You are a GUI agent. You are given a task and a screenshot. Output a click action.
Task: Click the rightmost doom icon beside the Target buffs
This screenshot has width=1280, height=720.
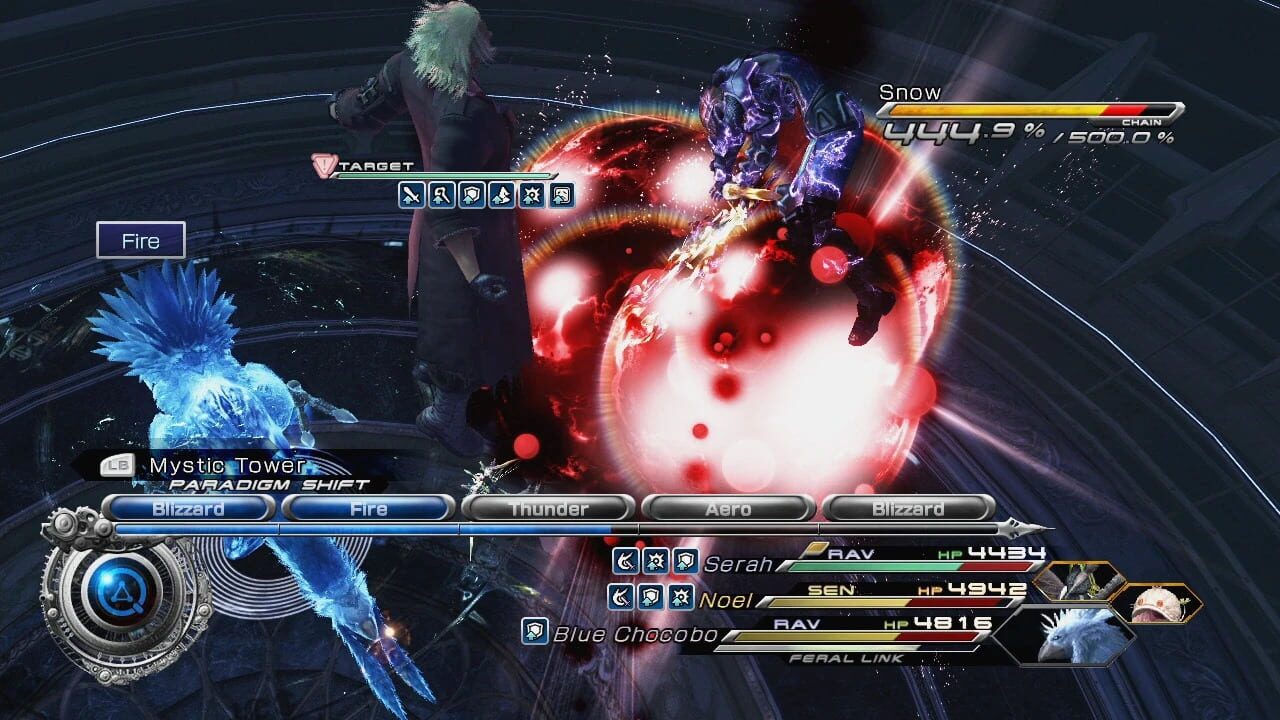point(560,195)
